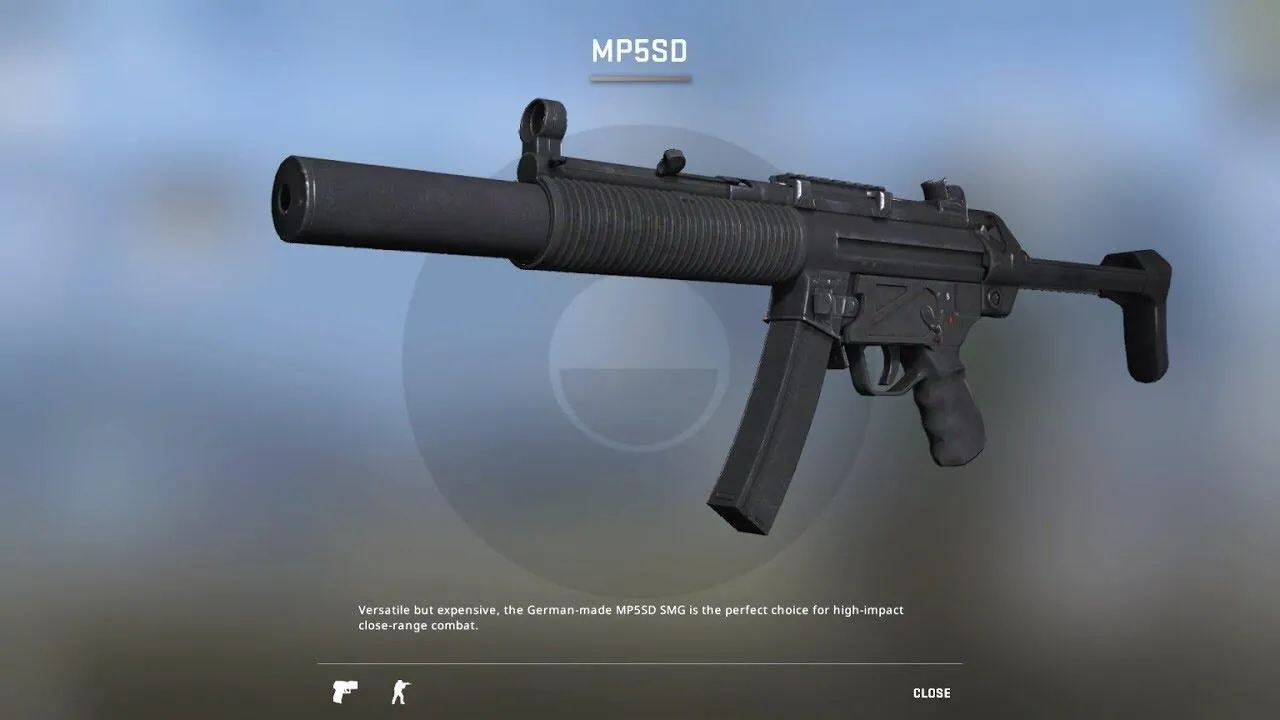The height and width of the screenshot is (720, 1280).
Task: Click the crouching player icon at the bottom
Action: click(x=399, y=691)
